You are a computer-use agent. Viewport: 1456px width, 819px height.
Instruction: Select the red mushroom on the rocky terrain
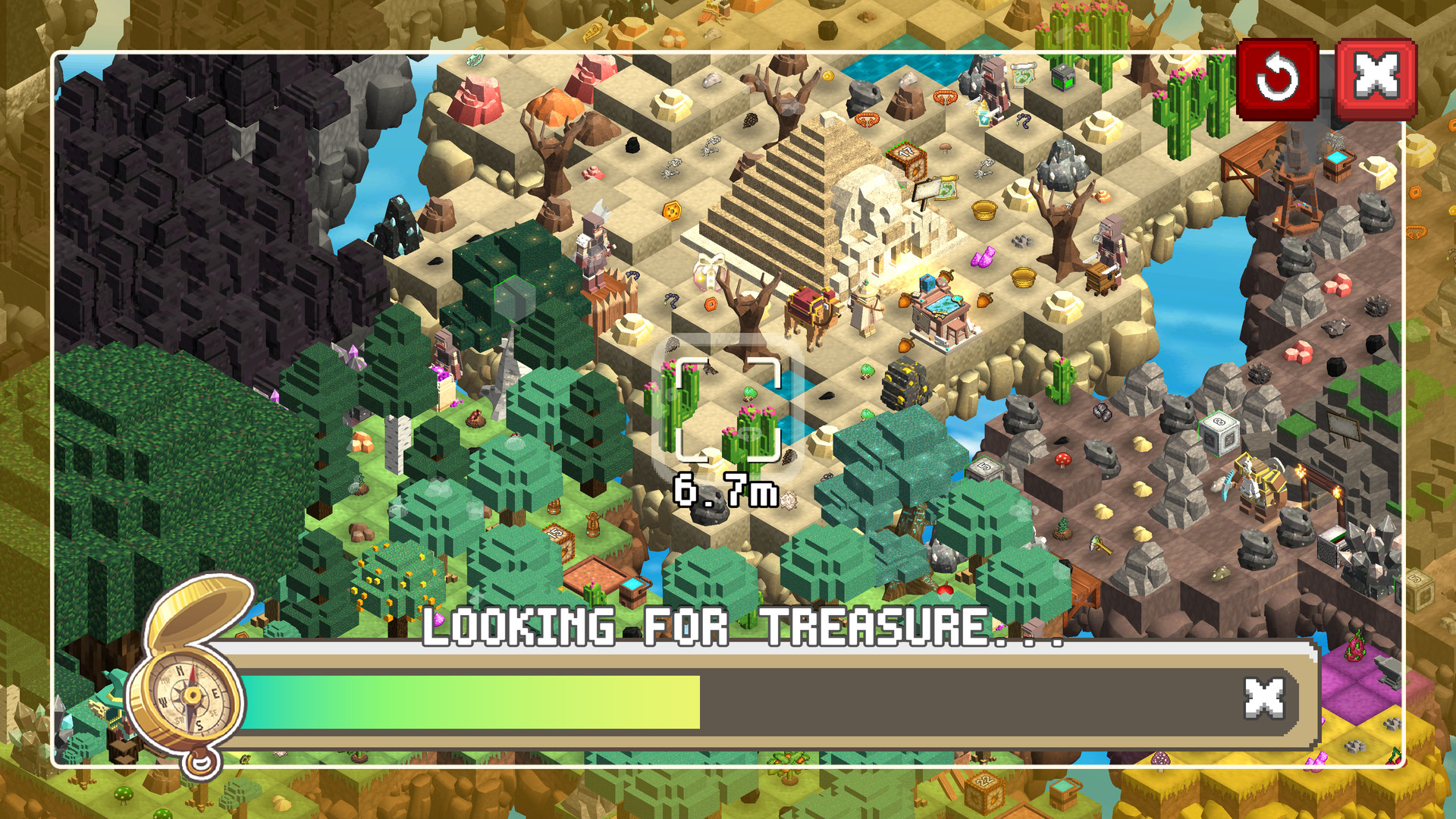(1062, 460)
